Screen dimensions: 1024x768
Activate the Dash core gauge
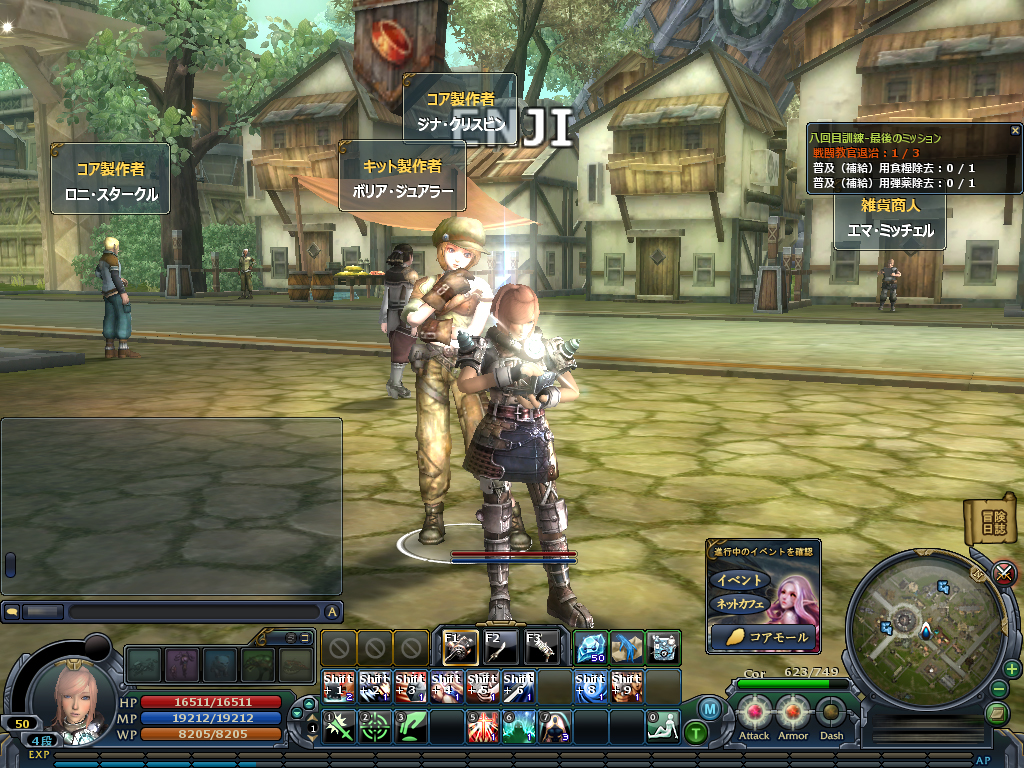point(831,713)
